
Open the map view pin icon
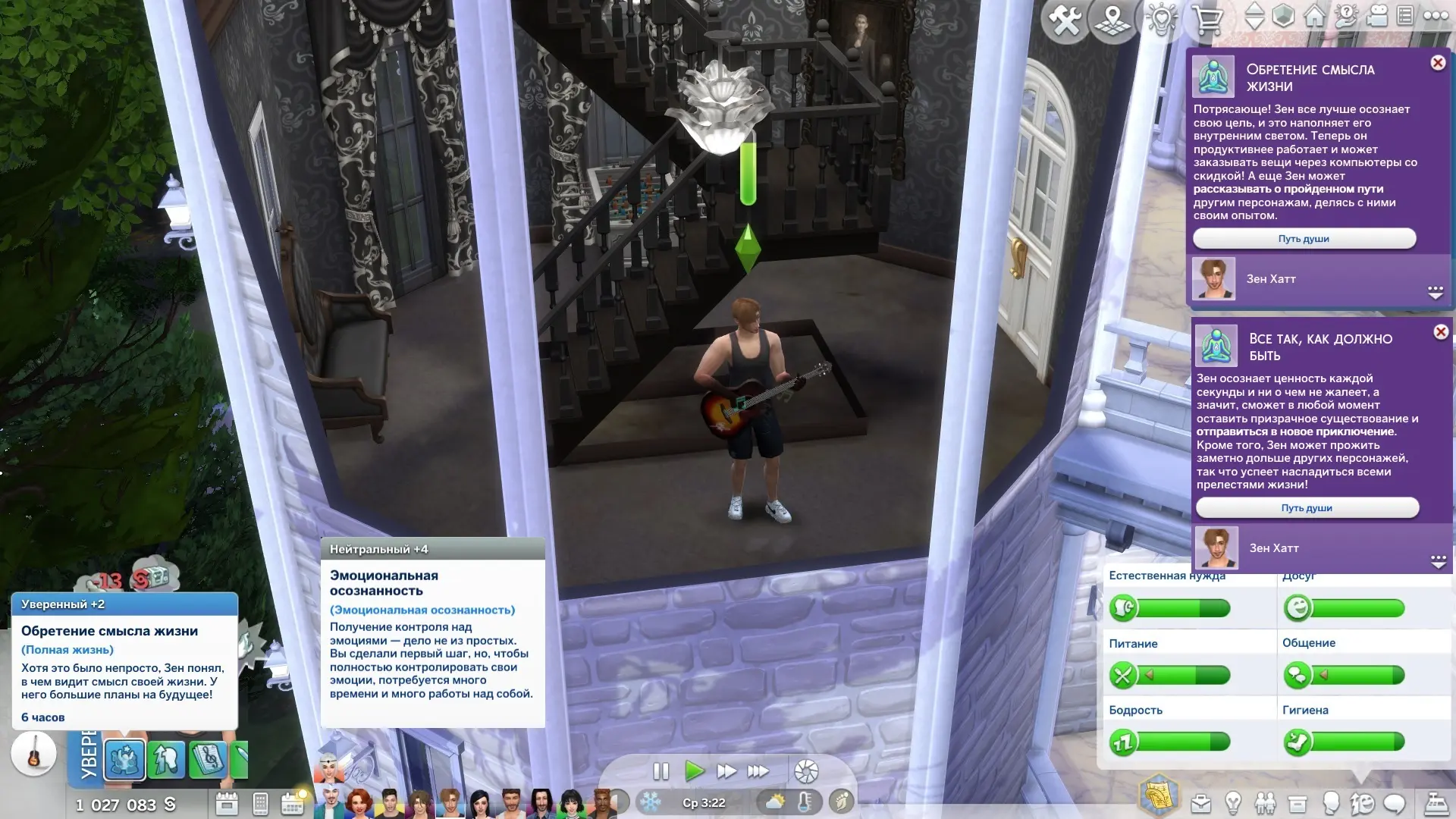coord(1112,20)
